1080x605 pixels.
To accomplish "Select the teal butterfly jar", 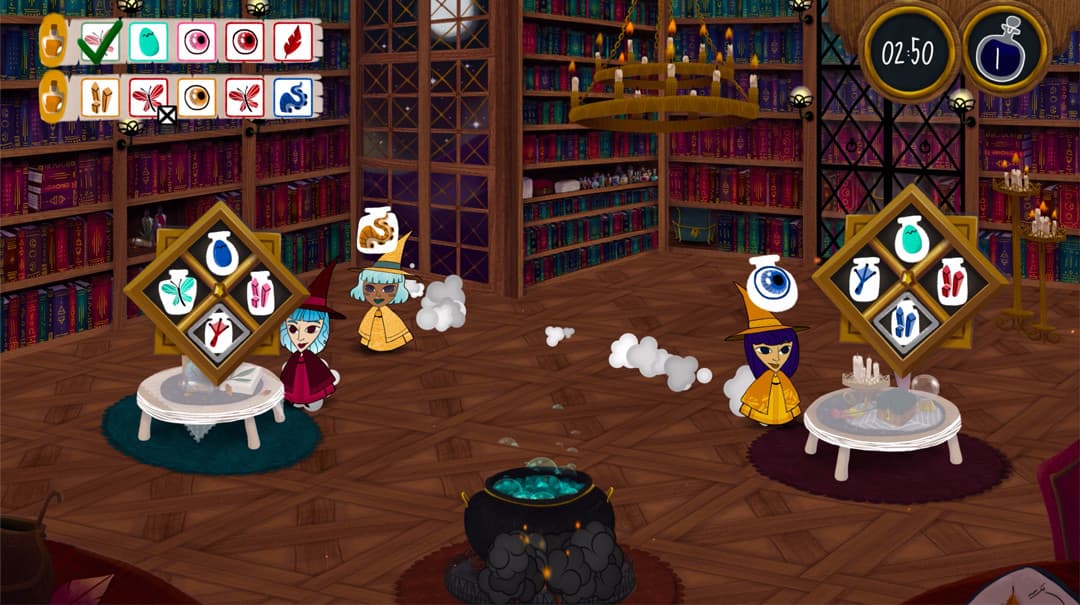I will click(177, 291).
